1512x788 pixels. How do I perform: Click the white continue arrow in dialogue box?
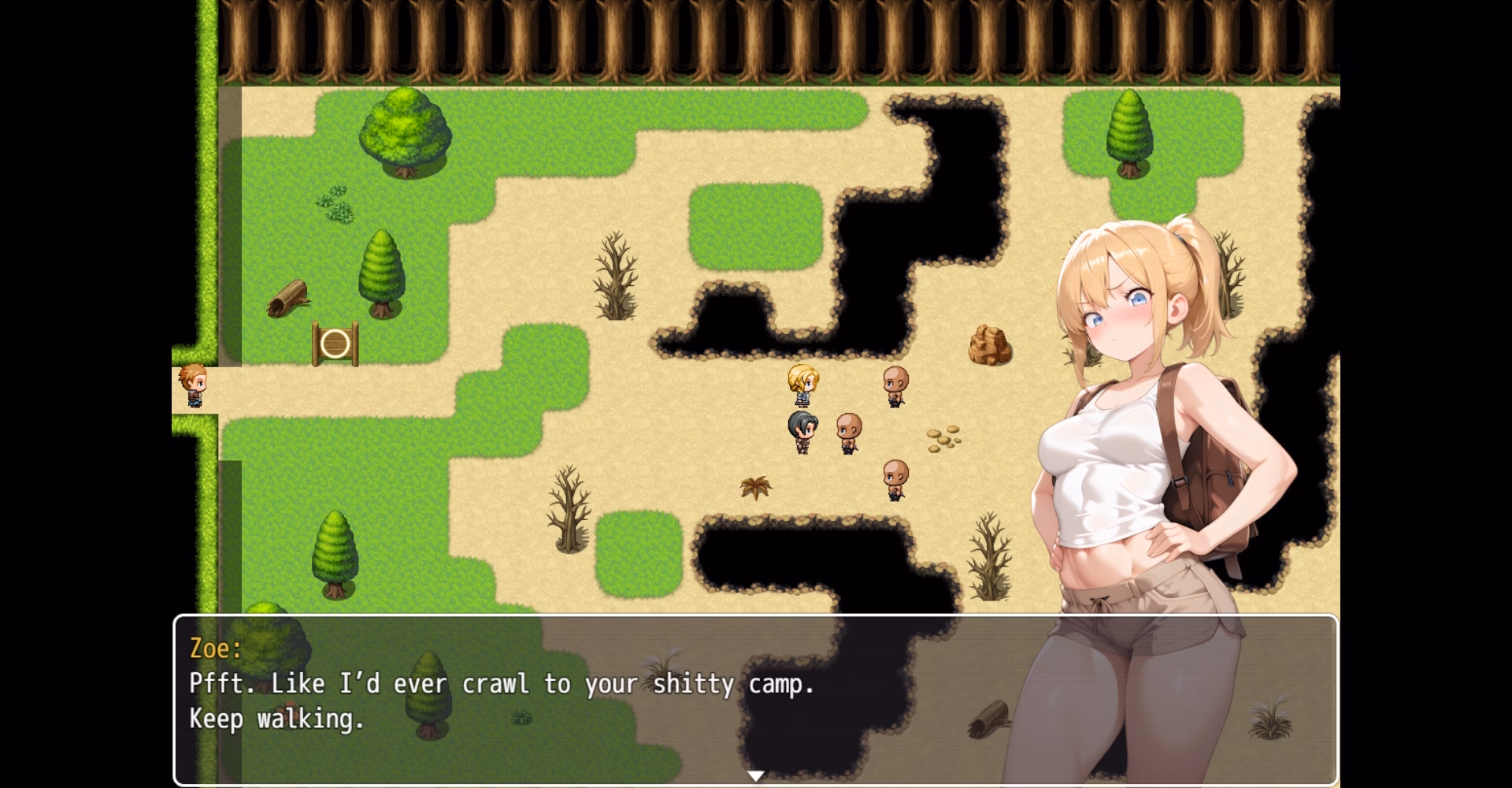(755, 776)
